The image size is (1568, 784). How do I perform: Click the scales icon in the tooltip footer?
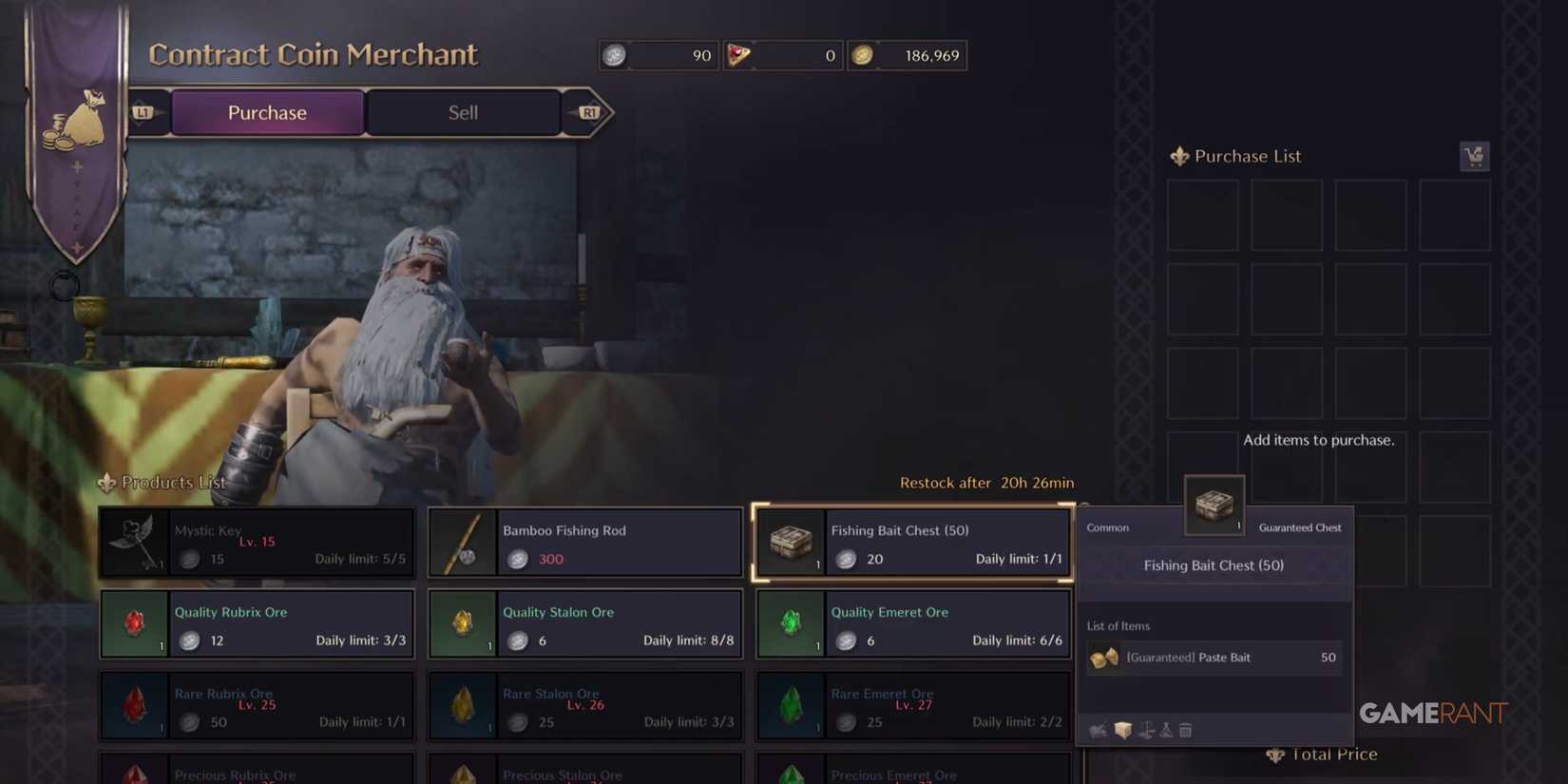(1146, 730)
